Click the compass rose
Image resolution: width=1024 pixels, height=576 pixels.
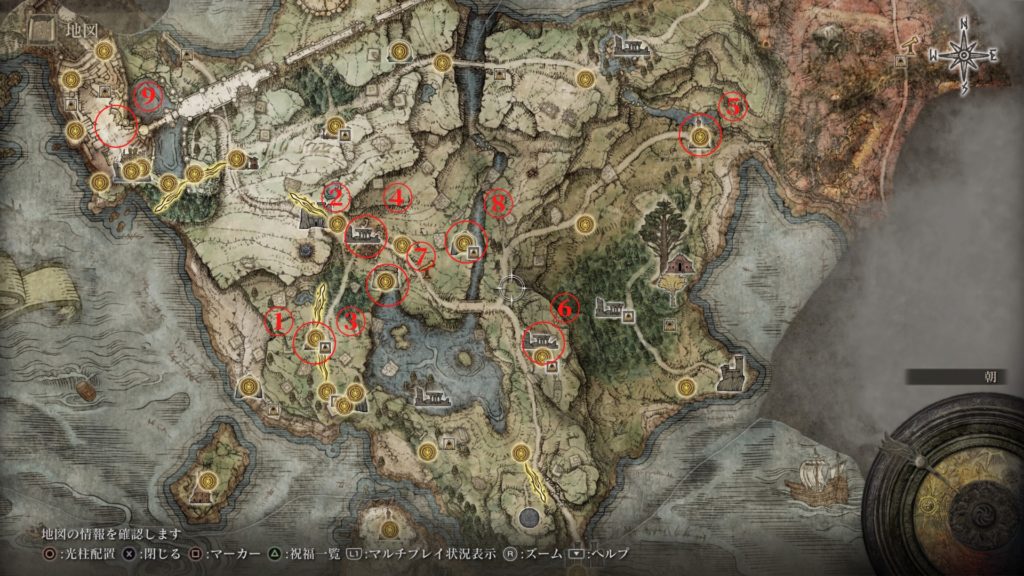962,56
